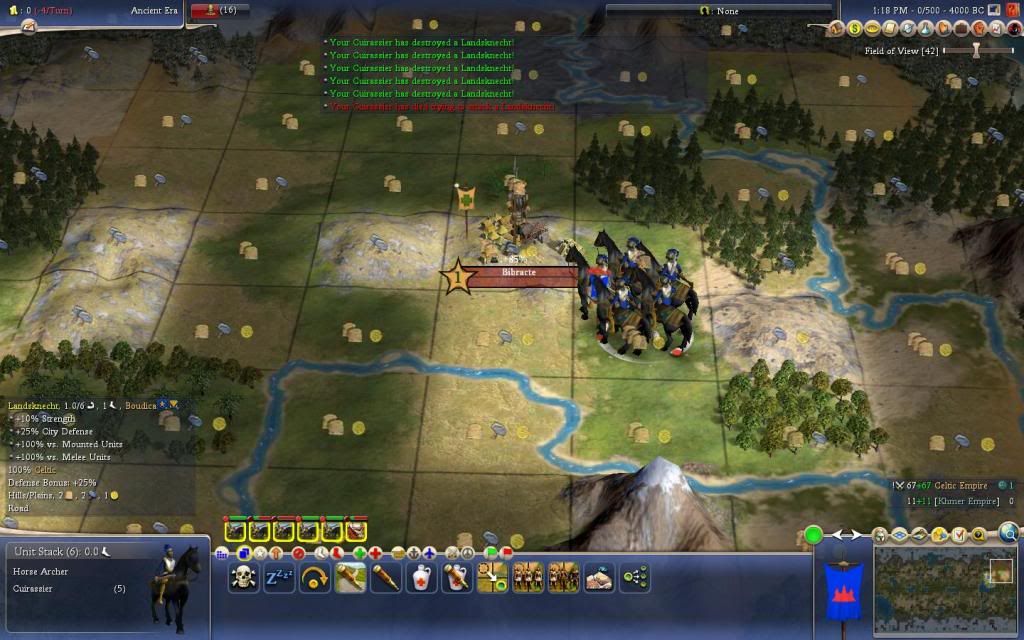Open the main menu icon beside the date
The image size is (1024, 640).
click(995, 10)
